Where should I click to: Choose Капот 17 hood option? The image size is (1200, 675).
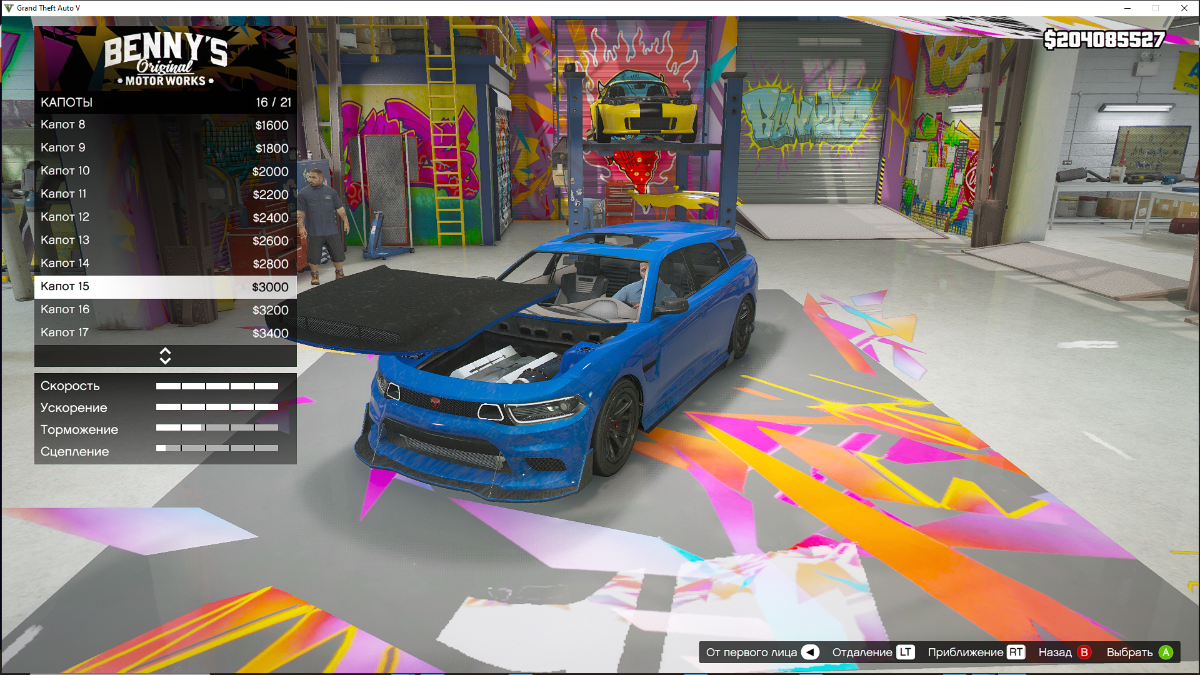165,332
